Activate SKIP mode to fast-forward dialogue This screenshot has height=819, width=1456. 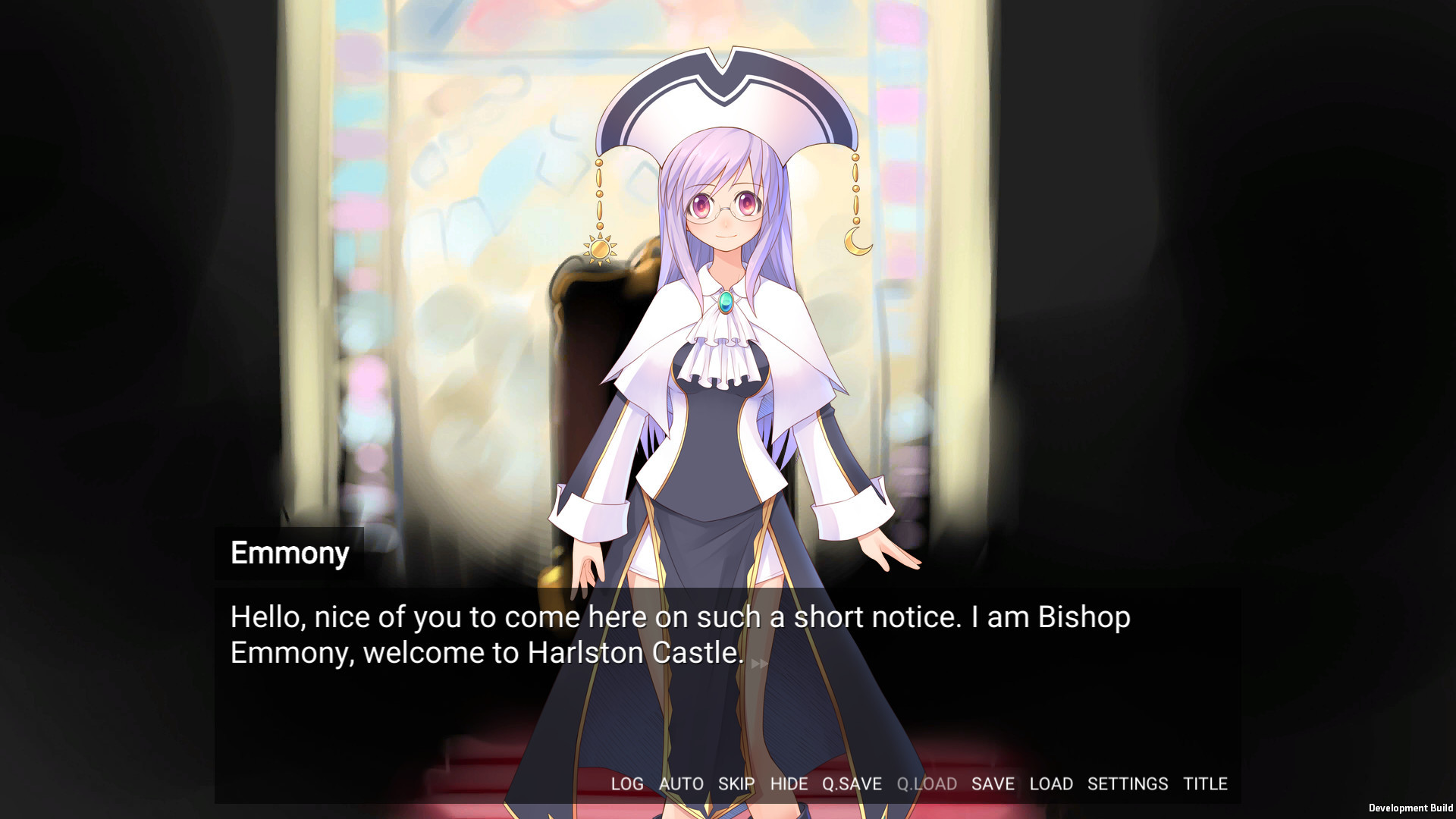click(x=735, y=784)
